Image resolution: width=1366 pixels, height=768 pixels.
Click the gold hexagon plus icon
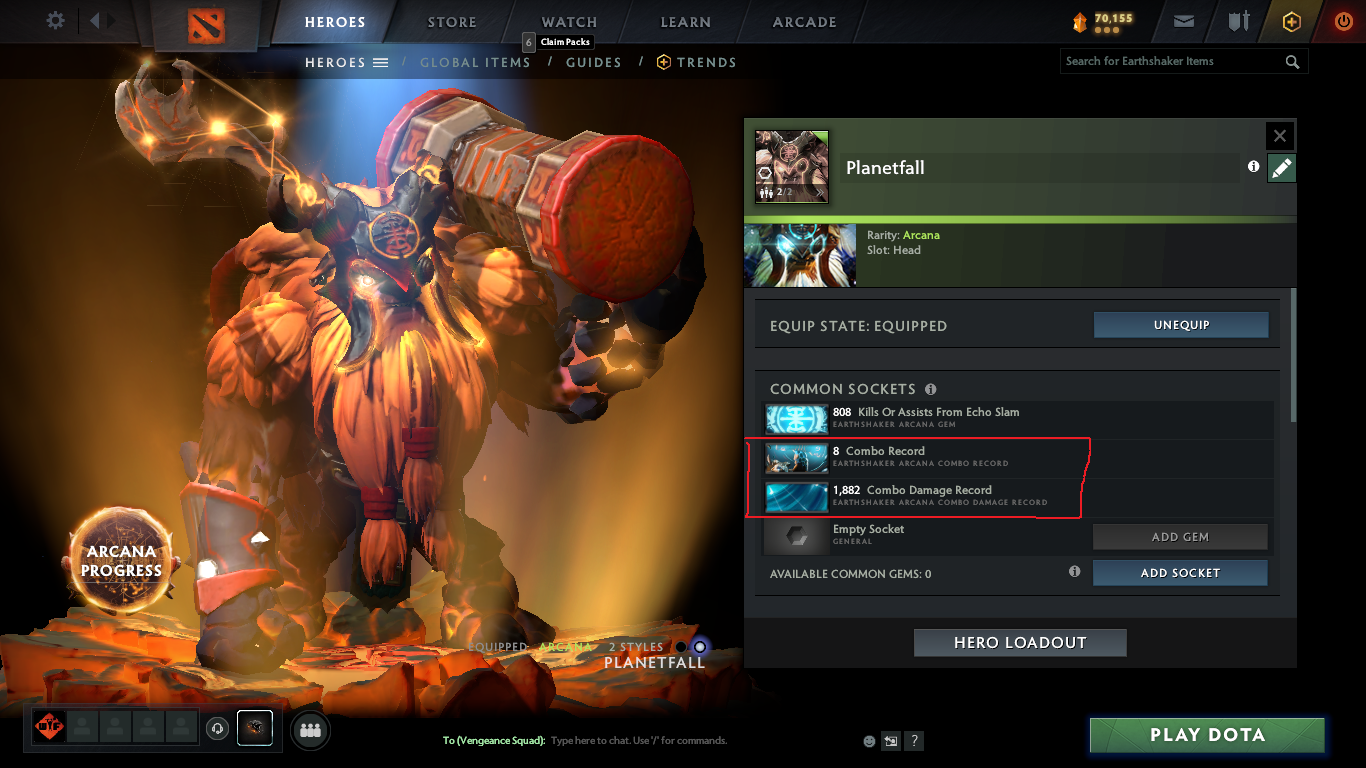coord(1290,20)
